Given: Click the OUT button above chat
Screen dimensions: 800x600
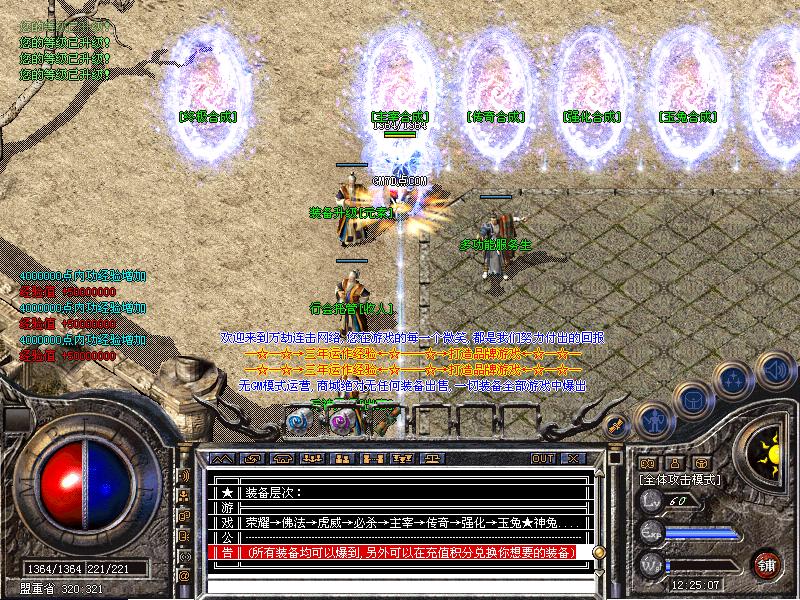Looking at the screenshot, I should [x=543, y=458].
